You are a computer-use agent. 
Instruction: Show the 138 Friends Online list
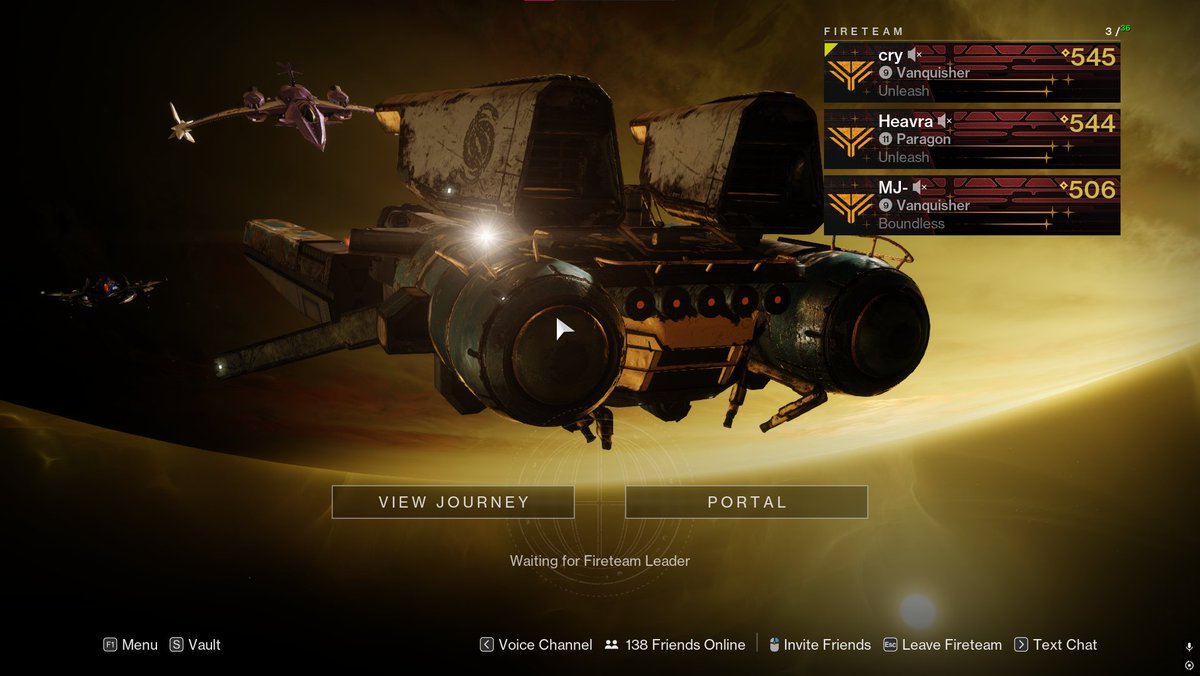coord(675,645)
